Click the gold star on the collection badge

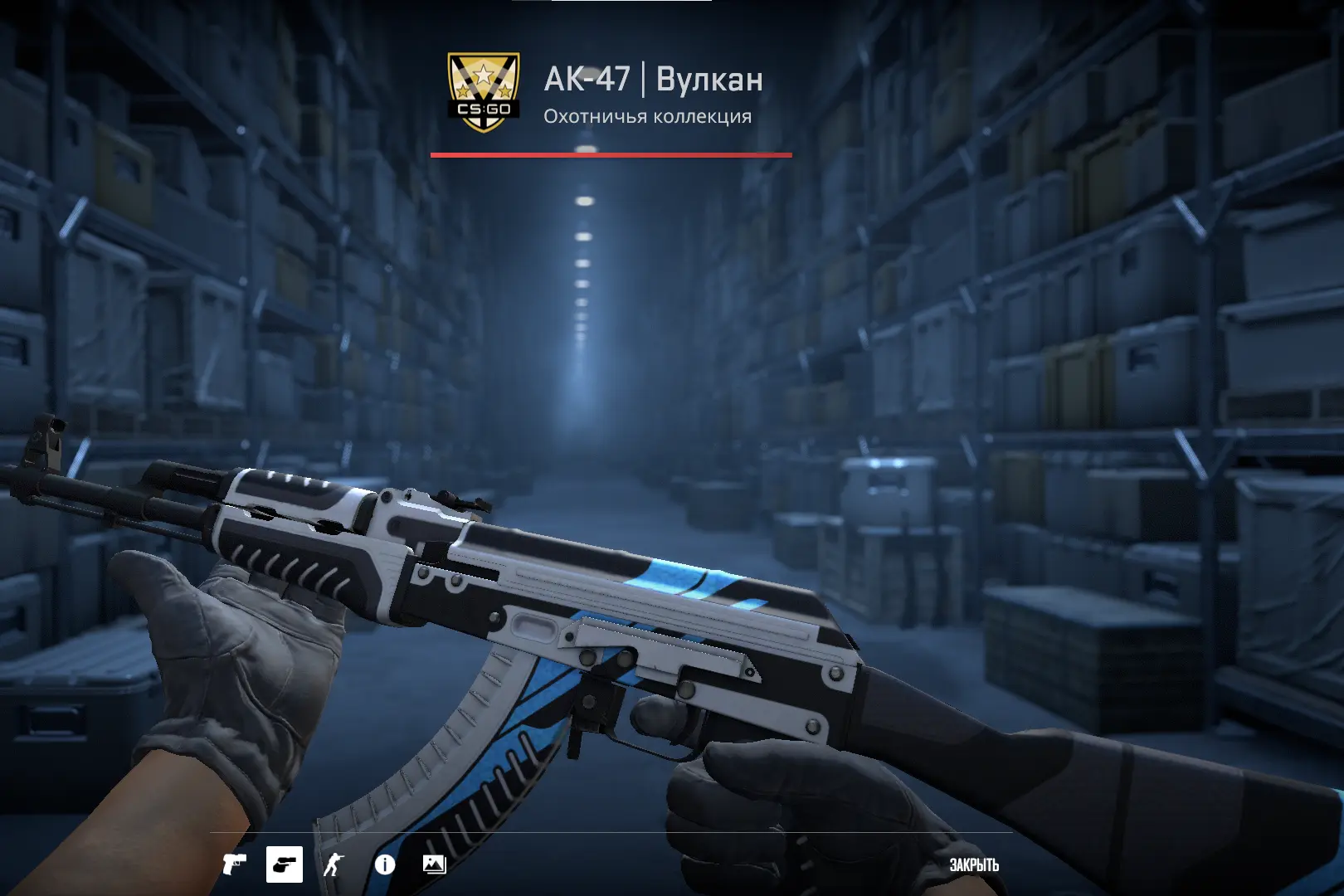tap(484, 75)
